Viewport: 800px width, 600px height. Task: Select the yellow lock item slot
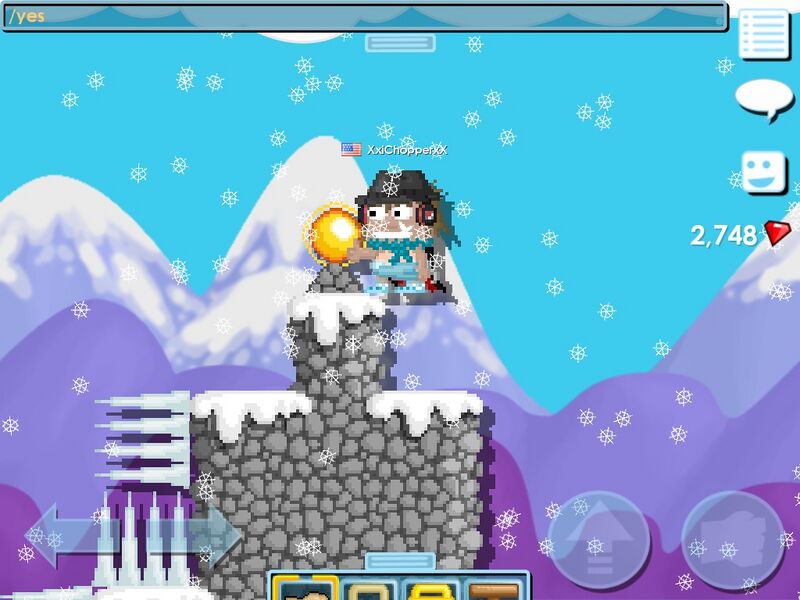click(431, 588)
